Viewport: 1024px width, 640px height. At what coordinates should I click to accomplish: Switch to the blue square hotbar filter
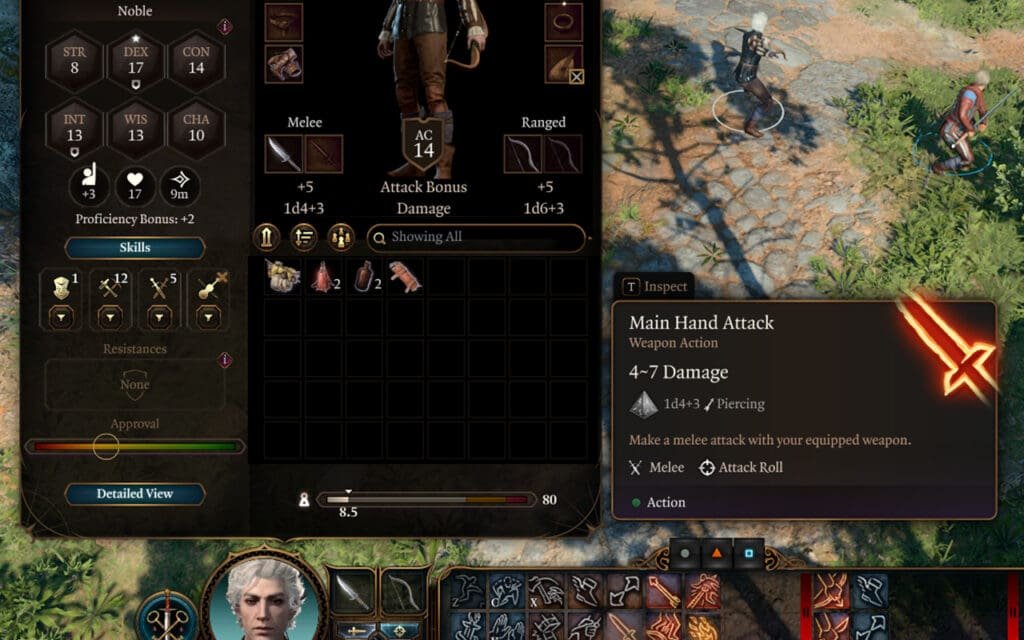coord(749,552)
